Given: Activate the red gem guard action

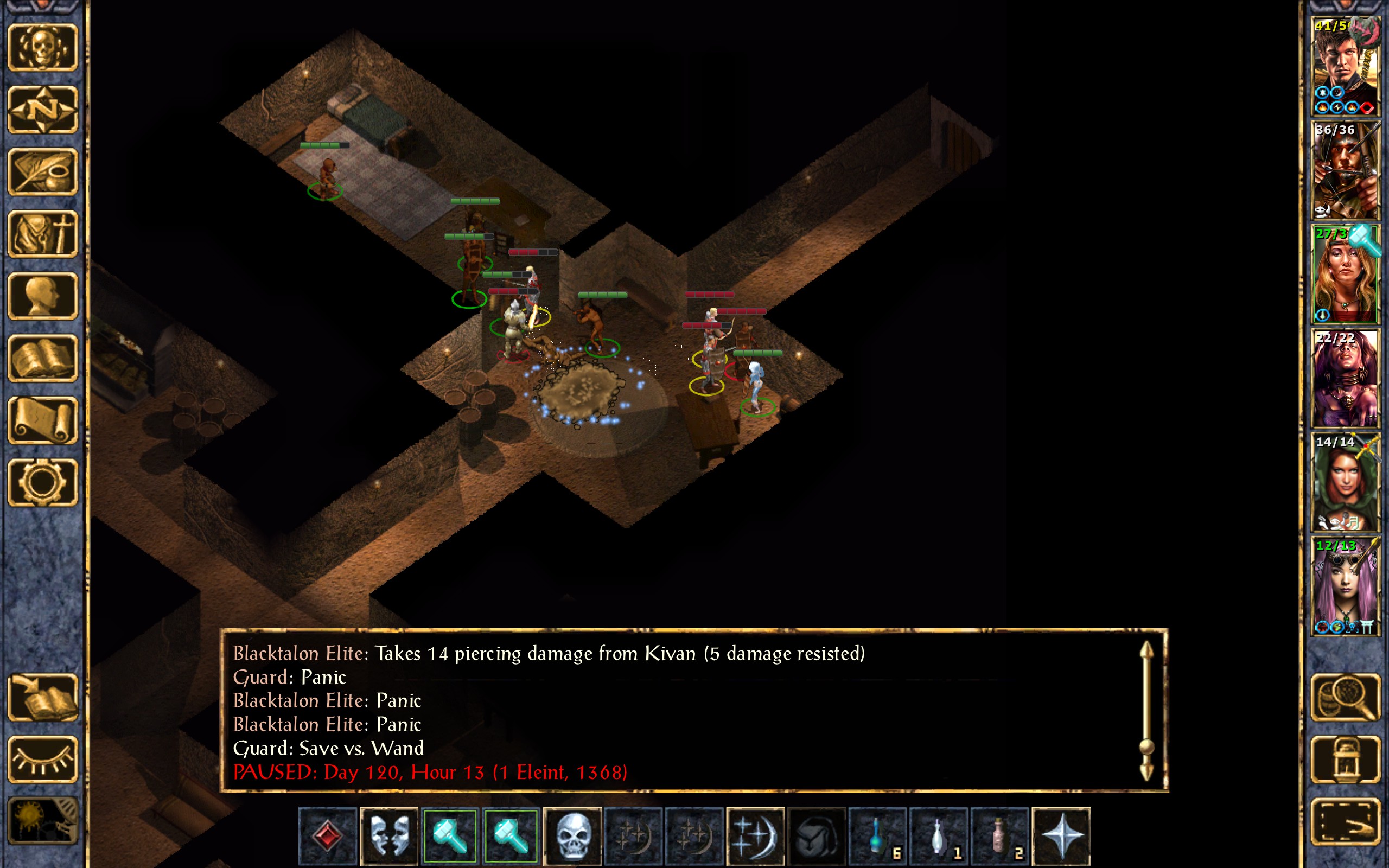Looking at the screenshot, I should pyautogui.click(x=328, y=835).
